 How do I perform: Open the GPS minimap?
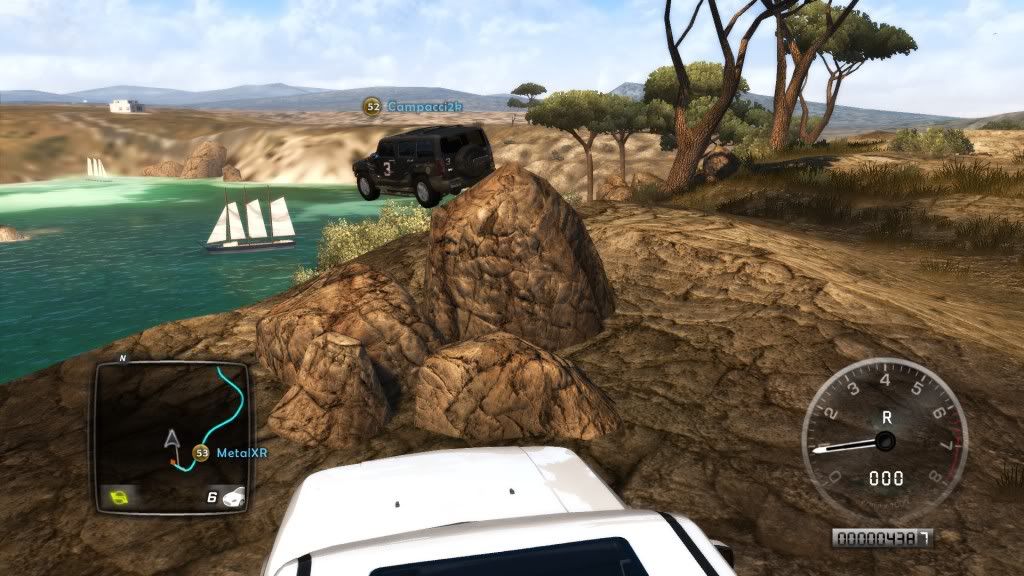(172, 436)
